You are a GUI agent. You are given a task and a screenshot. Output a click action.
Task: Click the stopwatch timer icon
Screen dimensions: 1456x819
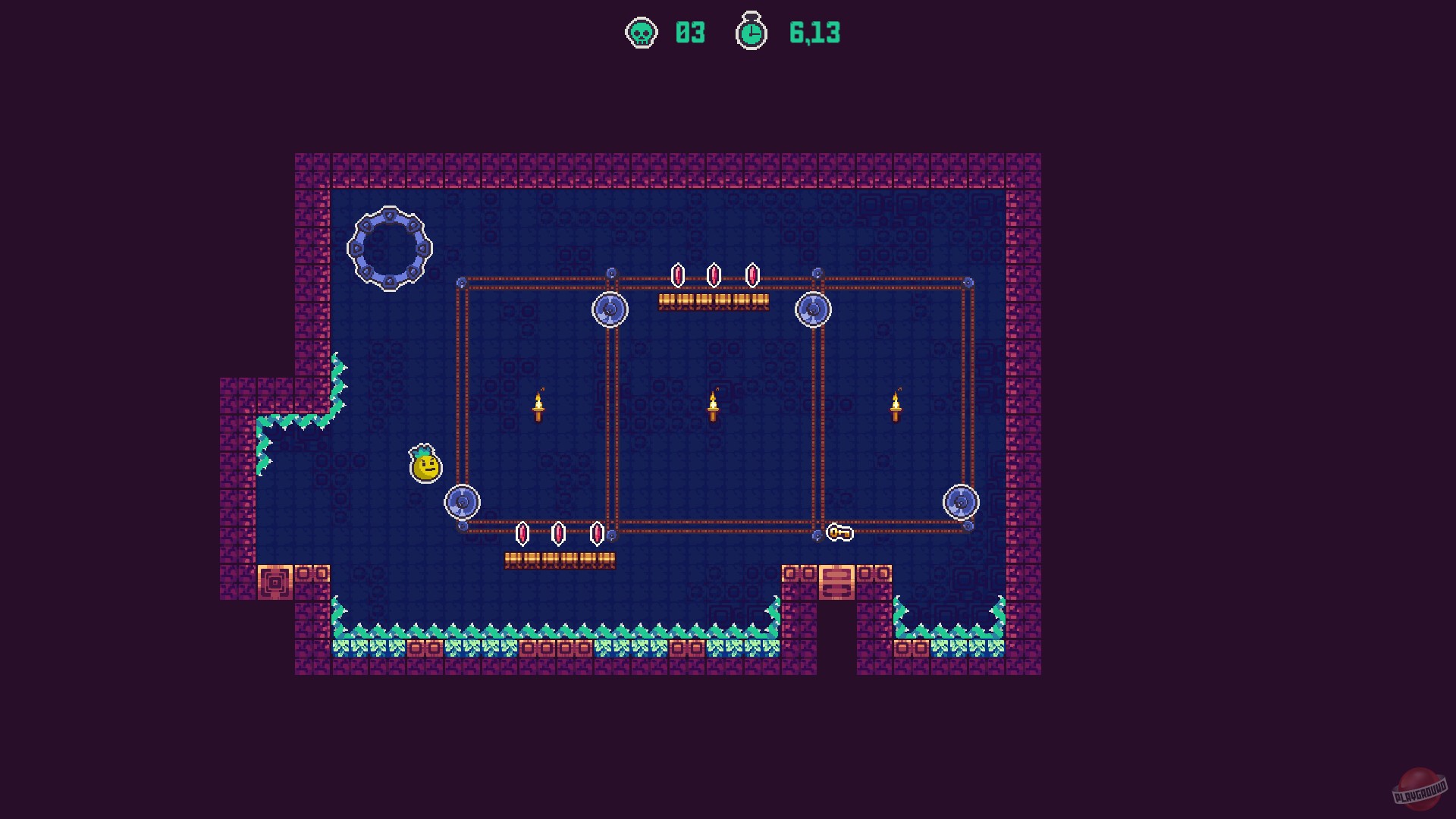pyautogui.click(x=750, y=33)
